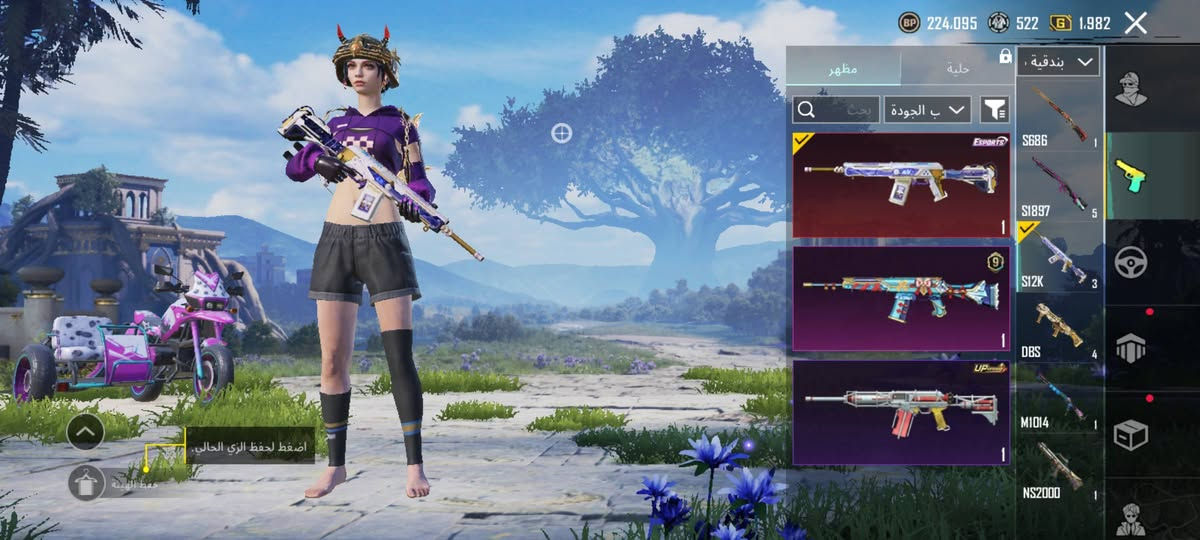
Task: Open the weapon type dropdown
Action: 1058,62
